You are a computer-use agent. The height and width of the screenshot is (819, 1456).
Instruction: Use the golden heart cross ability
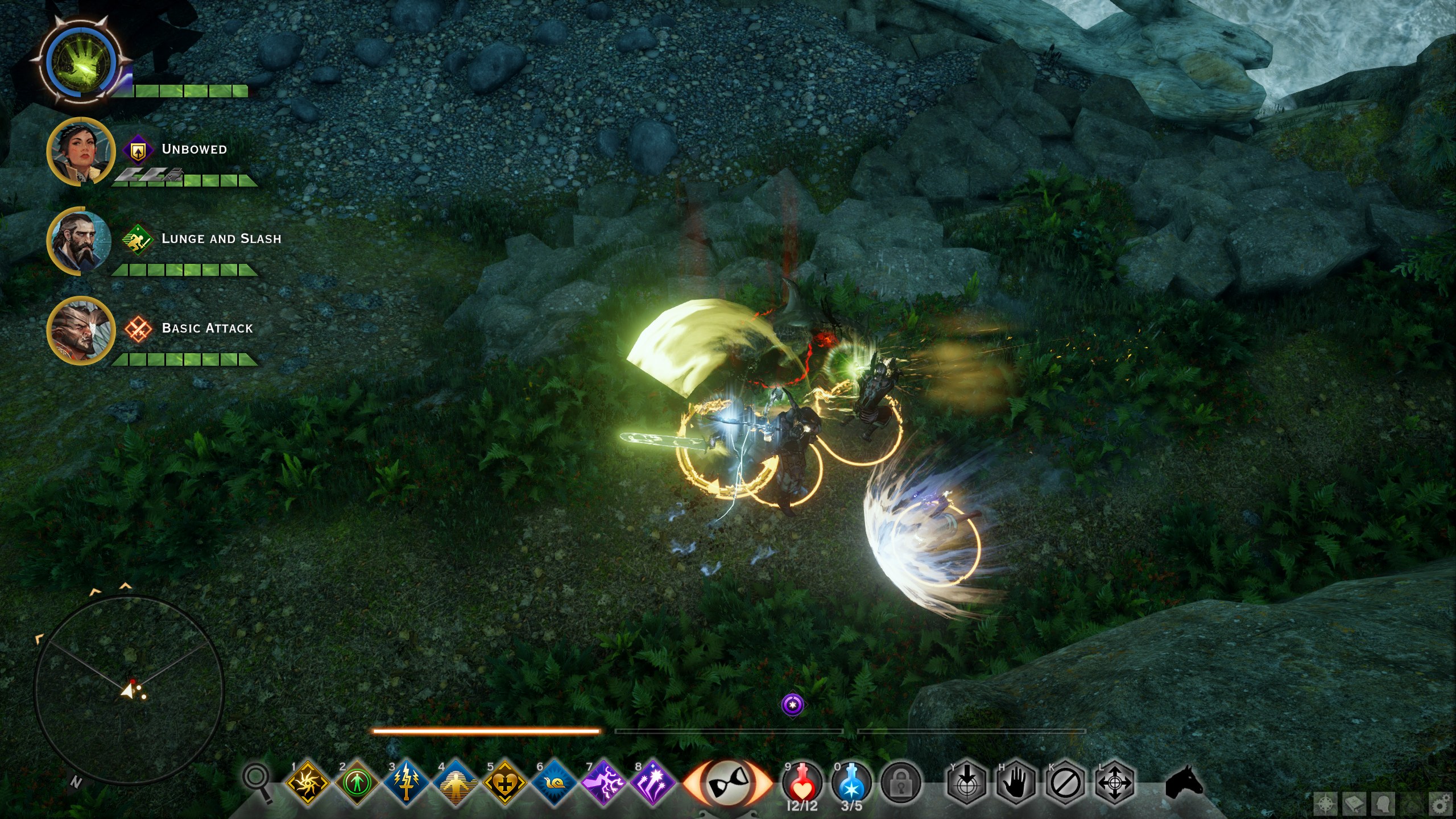[x=504, y=783]
